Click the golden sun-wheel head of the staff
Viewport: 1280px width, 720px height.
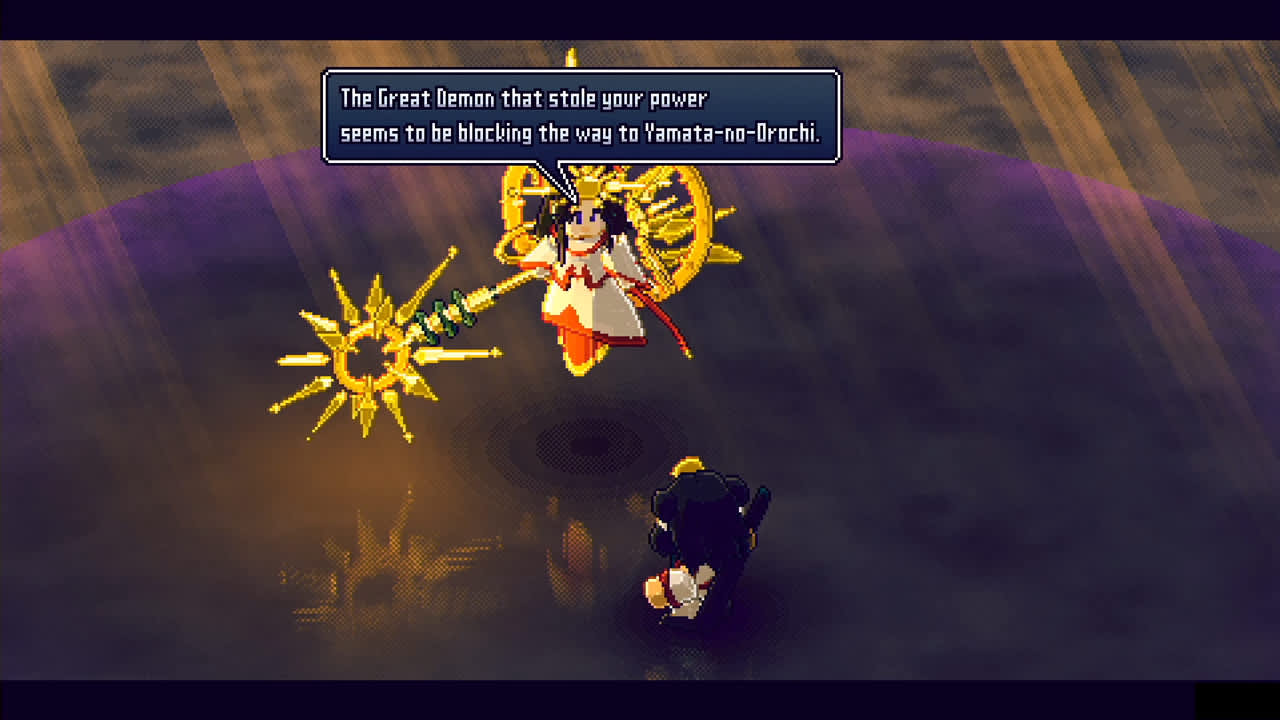point(370,355)
